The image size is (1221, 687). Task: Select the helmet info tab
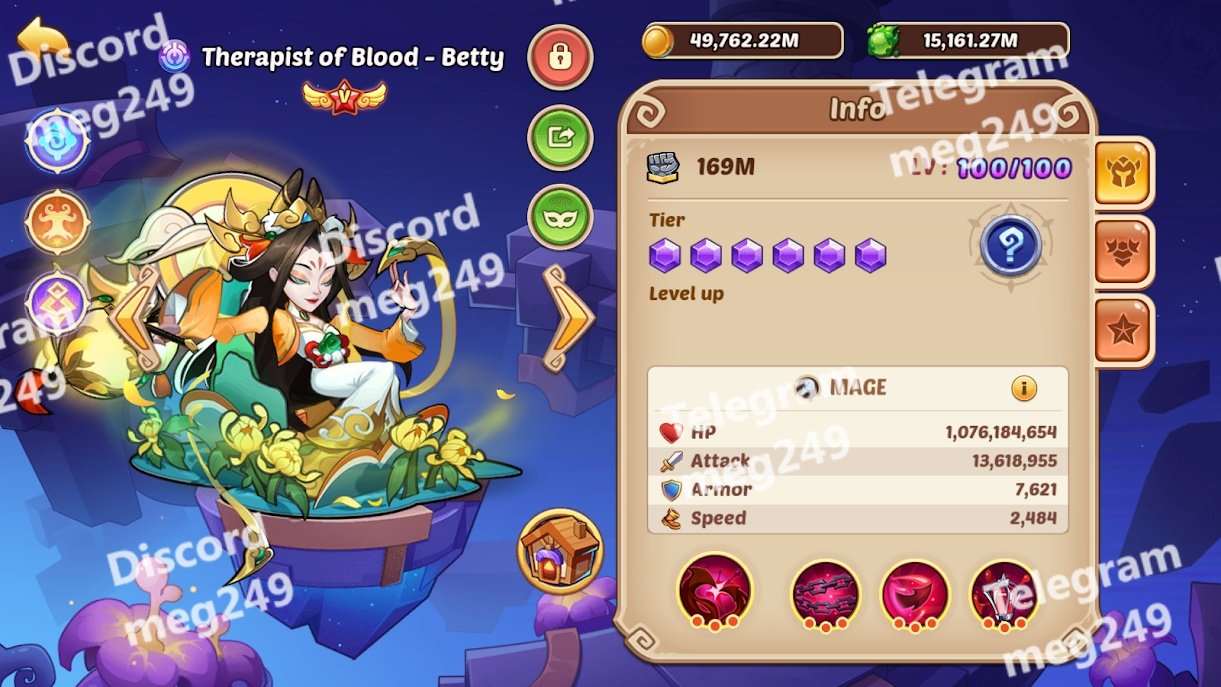pyautogui.click(x=1123, y=171)
